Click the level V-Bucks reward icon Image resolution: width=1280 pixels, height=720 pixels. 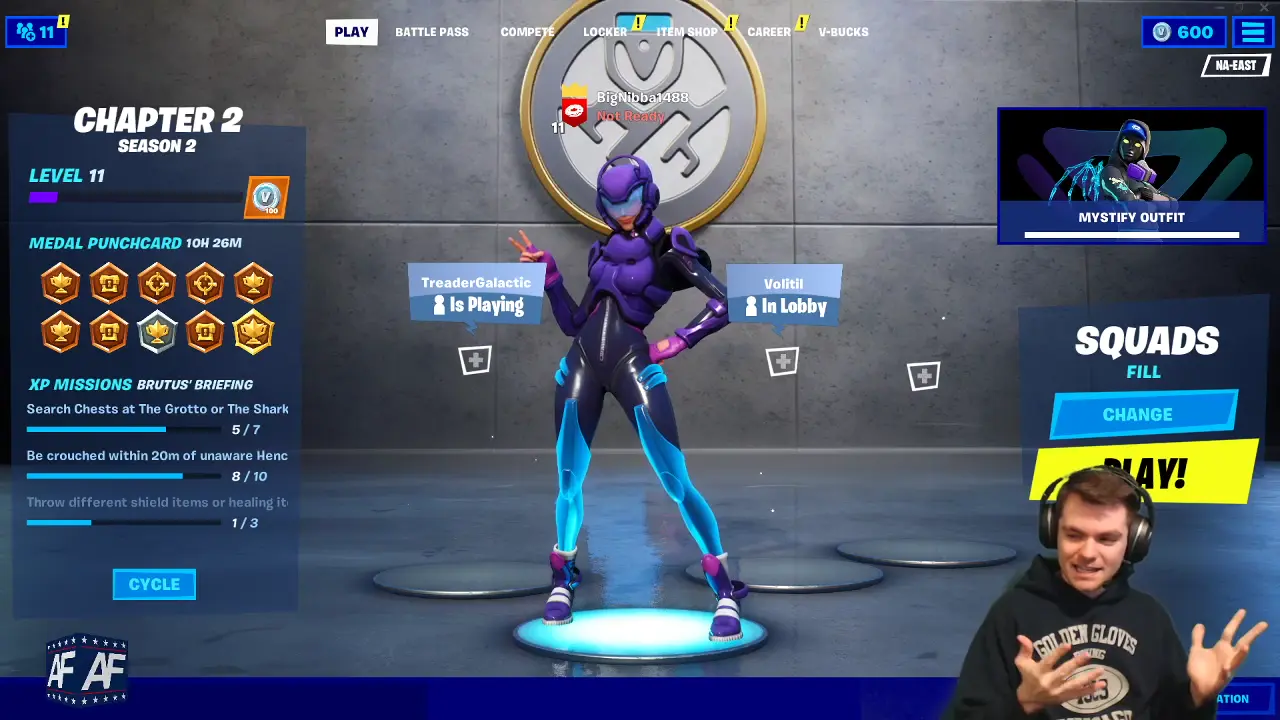point(266,197)
